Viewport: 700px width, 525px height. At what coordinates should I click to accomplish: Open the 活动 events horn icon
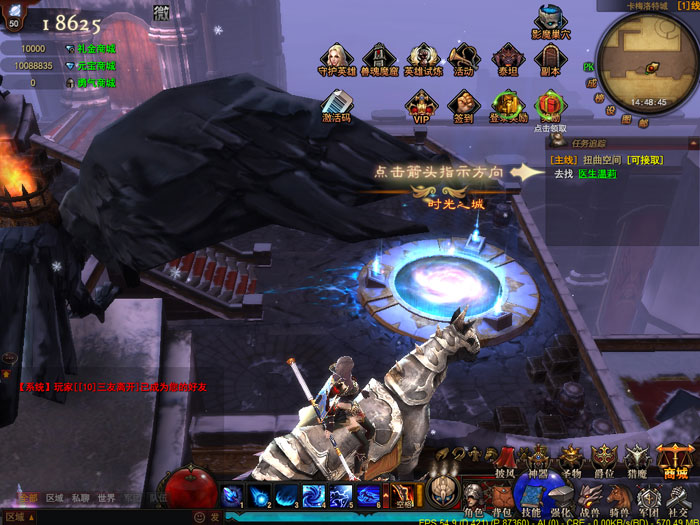[x=464, y=57]
